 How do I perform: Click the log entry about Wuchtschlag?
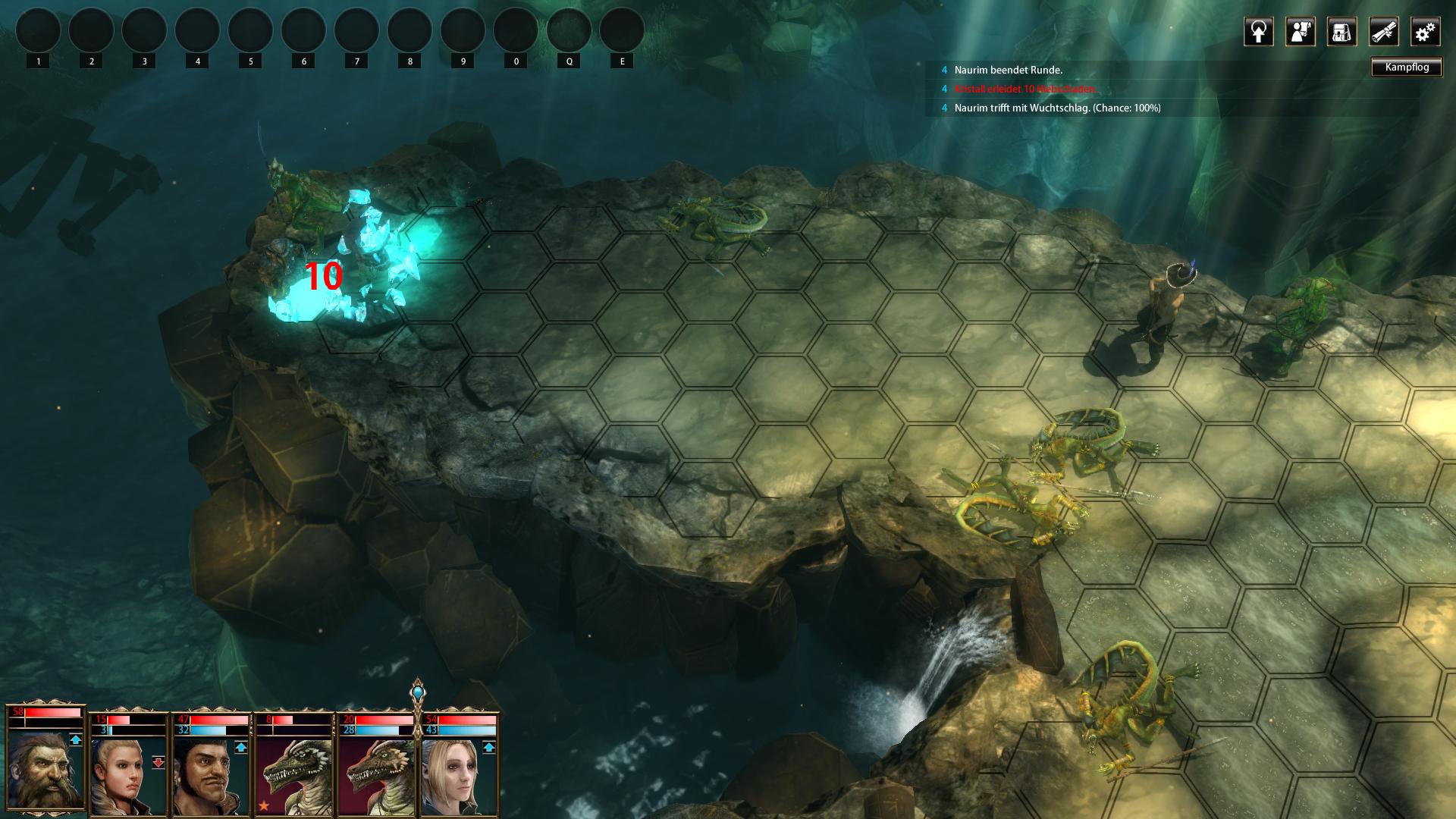click(x=1057, y=108)
